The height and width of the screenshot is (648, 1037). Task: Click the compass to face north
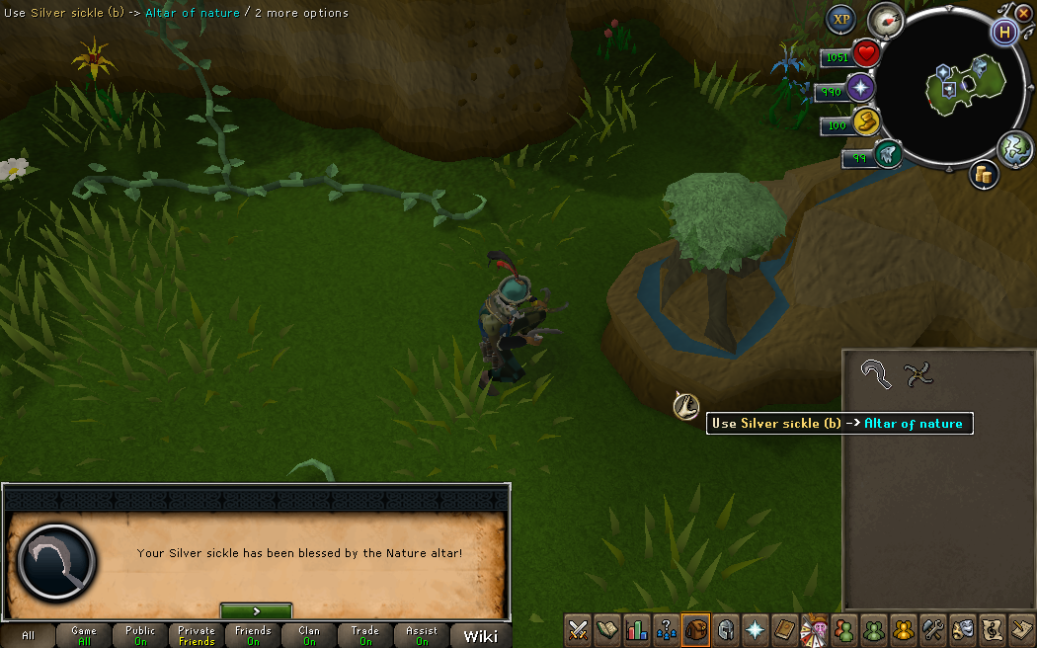tap(884, 19)
